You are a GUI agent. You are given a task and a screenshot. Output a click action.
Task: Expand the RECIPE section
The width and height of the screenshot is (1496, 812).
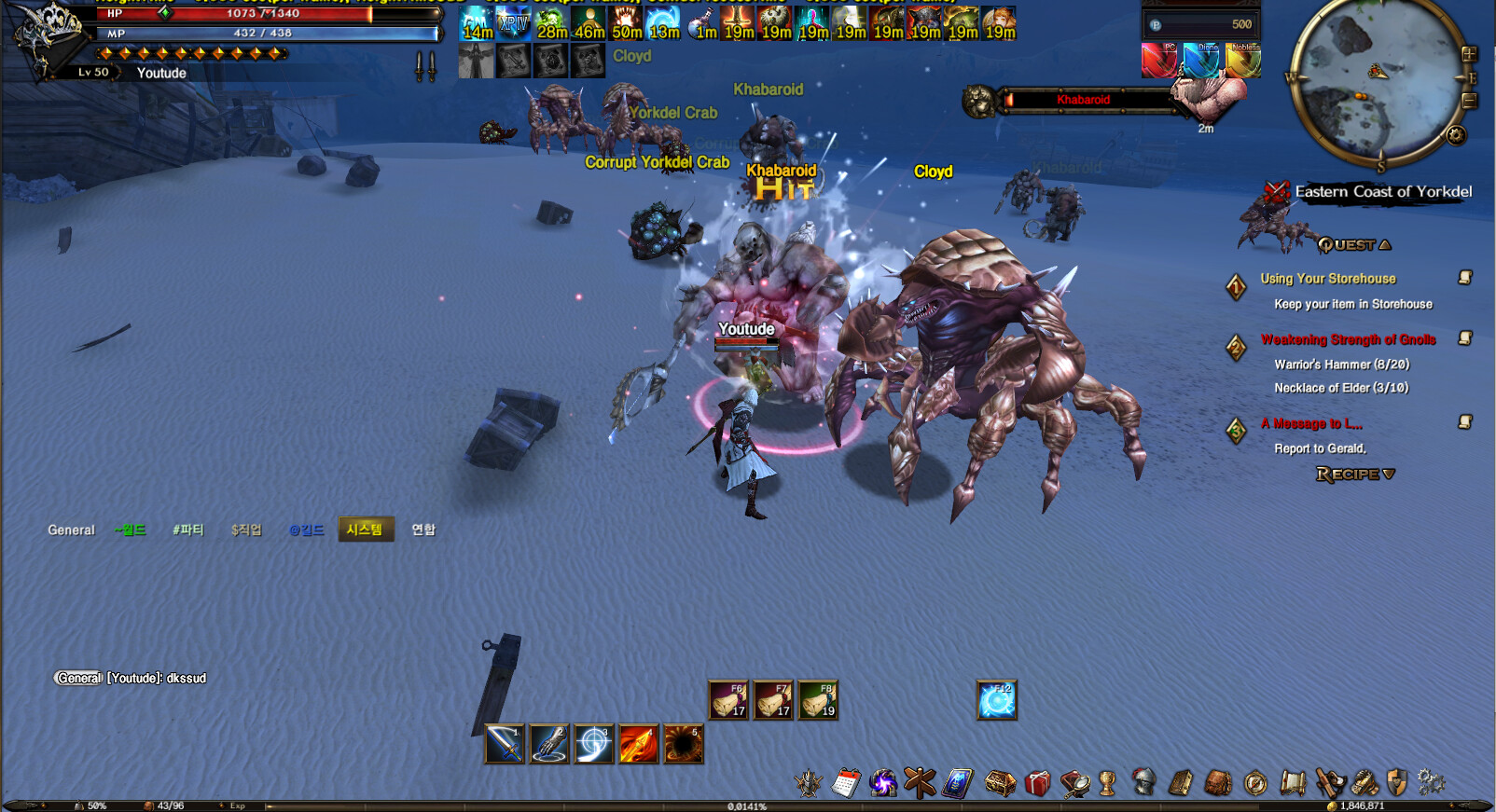[x=1353, y=473]
